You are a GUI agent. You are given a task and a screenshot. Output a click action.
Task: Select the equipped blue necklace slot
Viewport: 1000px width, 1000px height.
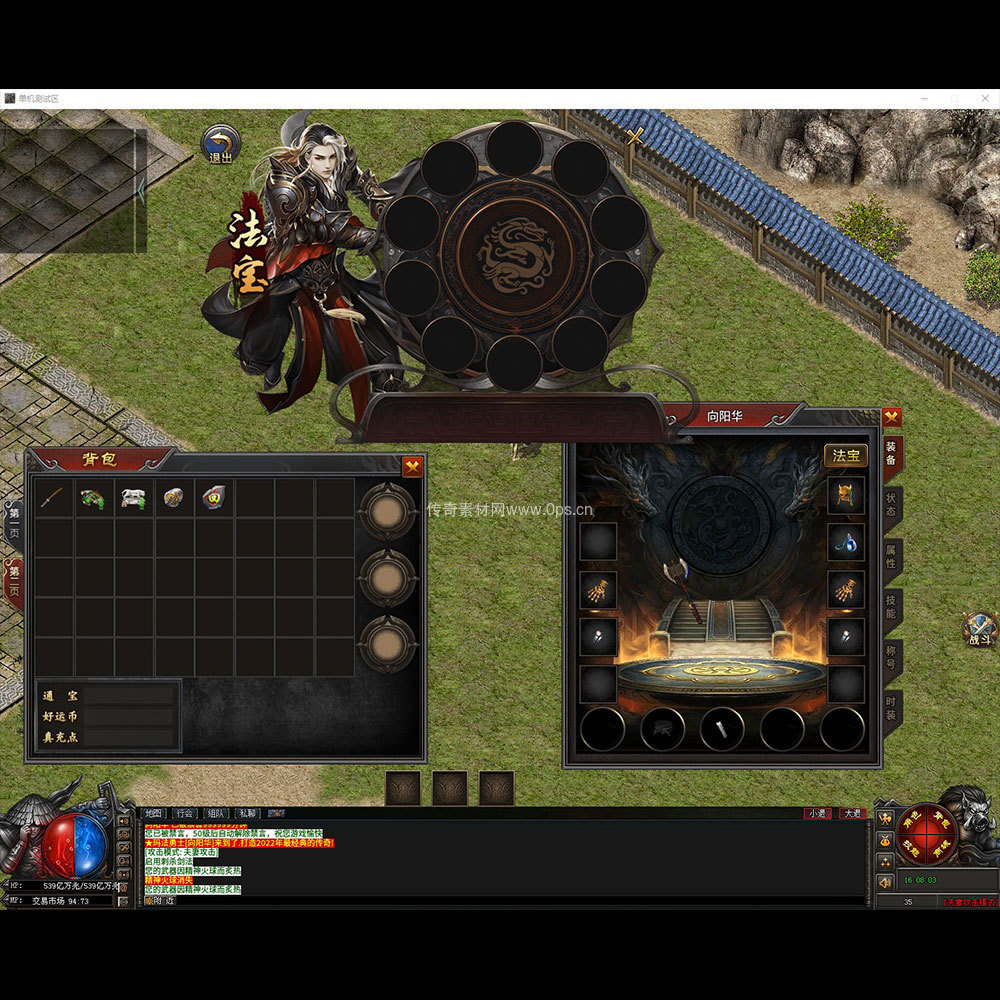[845, 541]
